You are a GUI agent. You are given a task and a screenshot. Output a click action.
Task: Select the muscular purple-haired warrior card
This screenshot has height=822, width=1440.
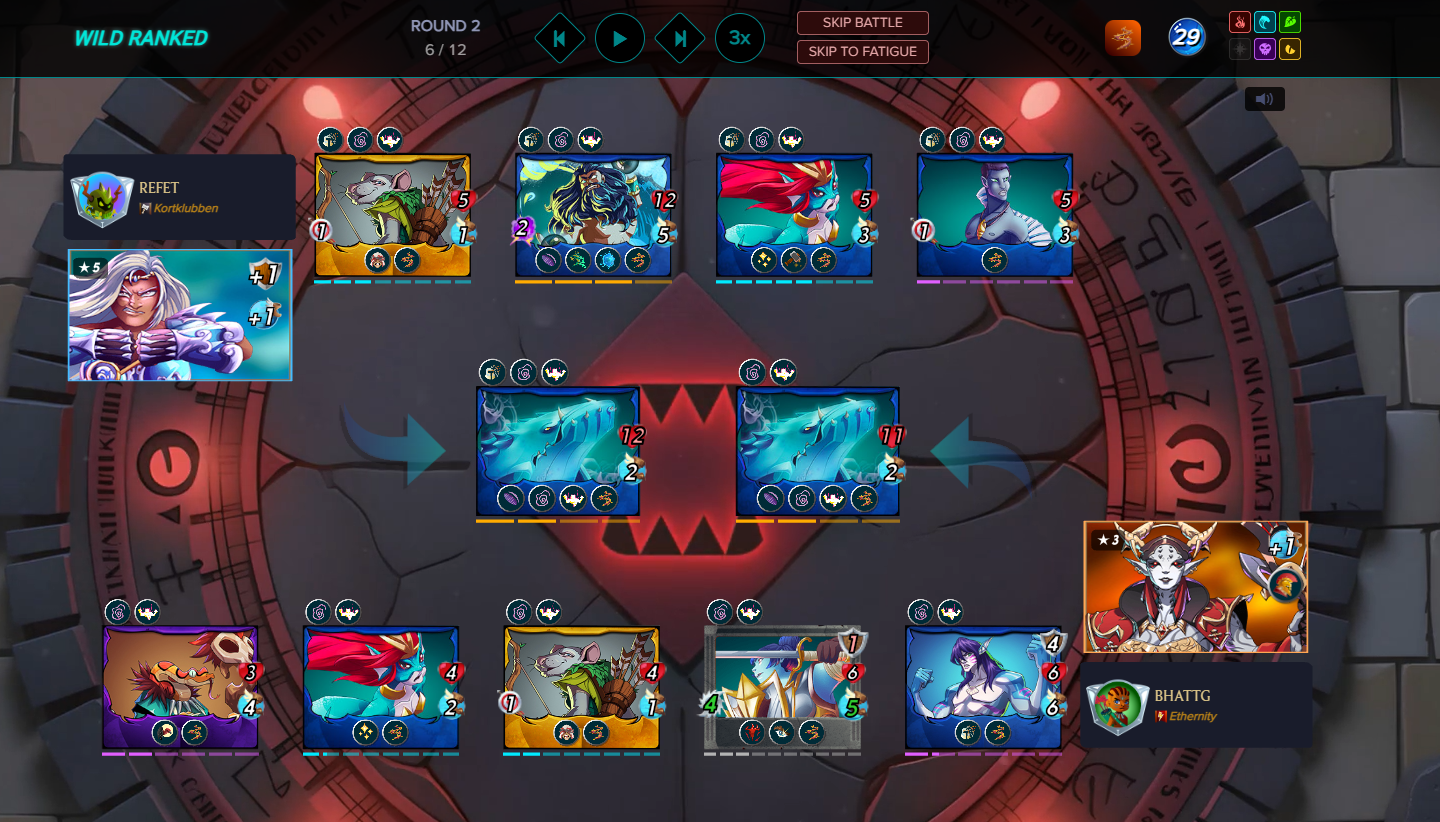tap(983, 688)
